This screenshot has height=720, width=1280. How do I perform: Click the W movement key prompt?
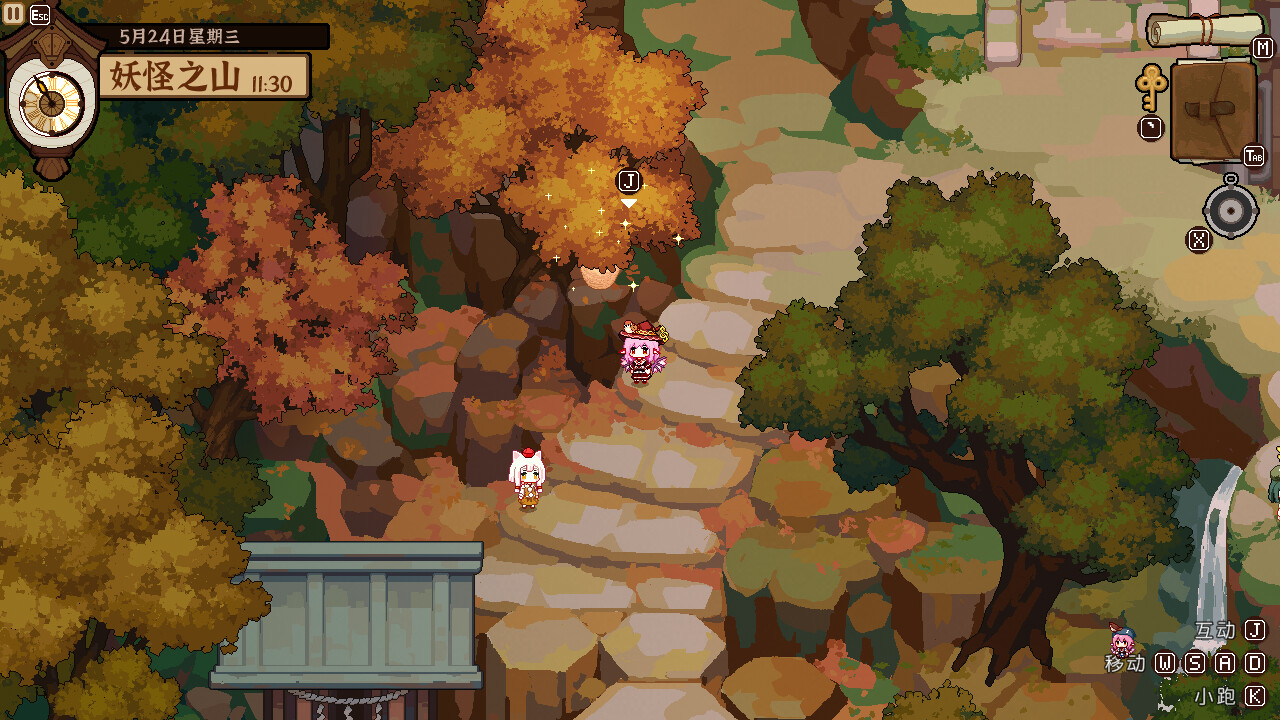tap(1164, 662)
